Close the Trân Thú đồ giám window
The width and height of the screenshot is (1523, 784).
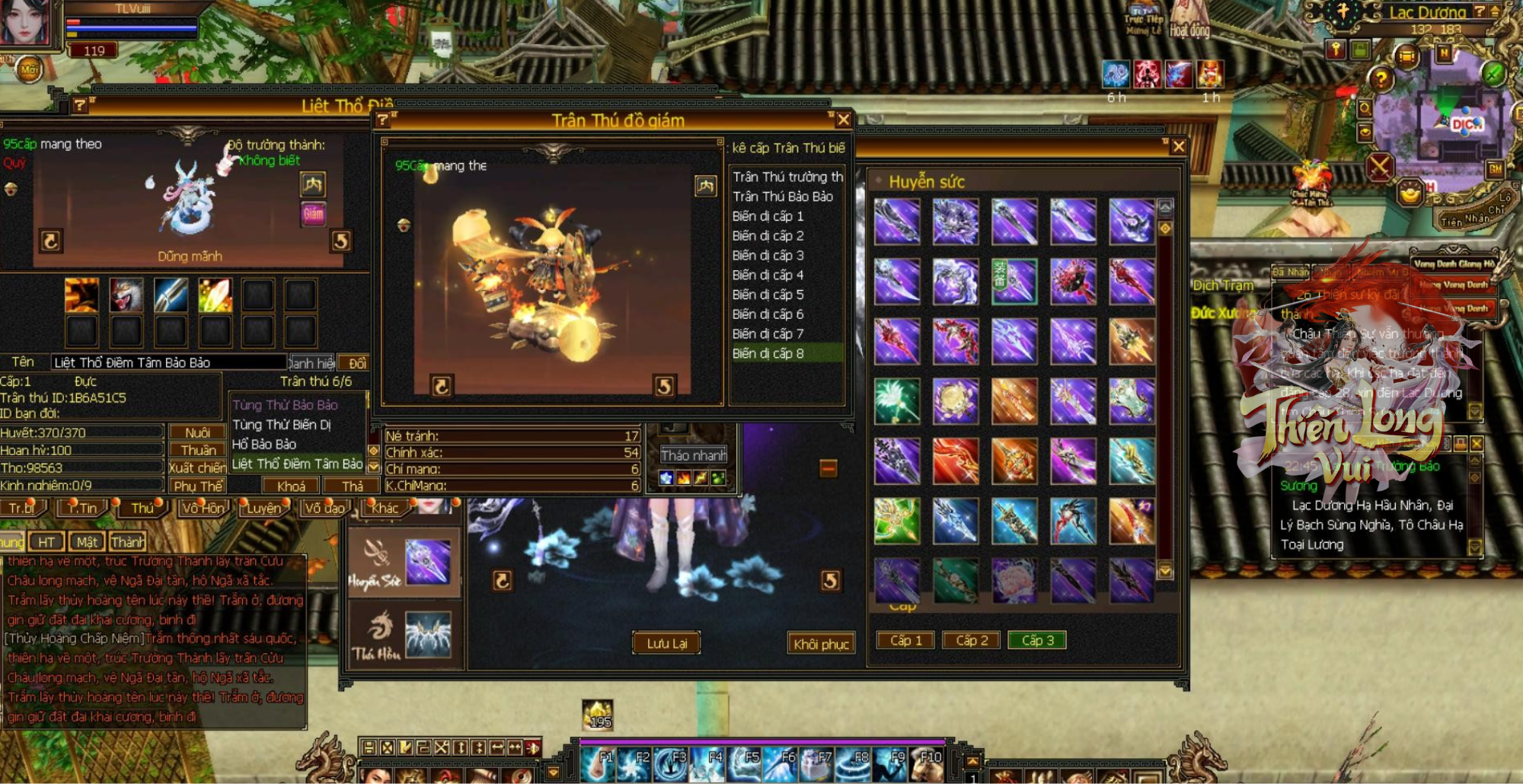click(x=843, y=120)
